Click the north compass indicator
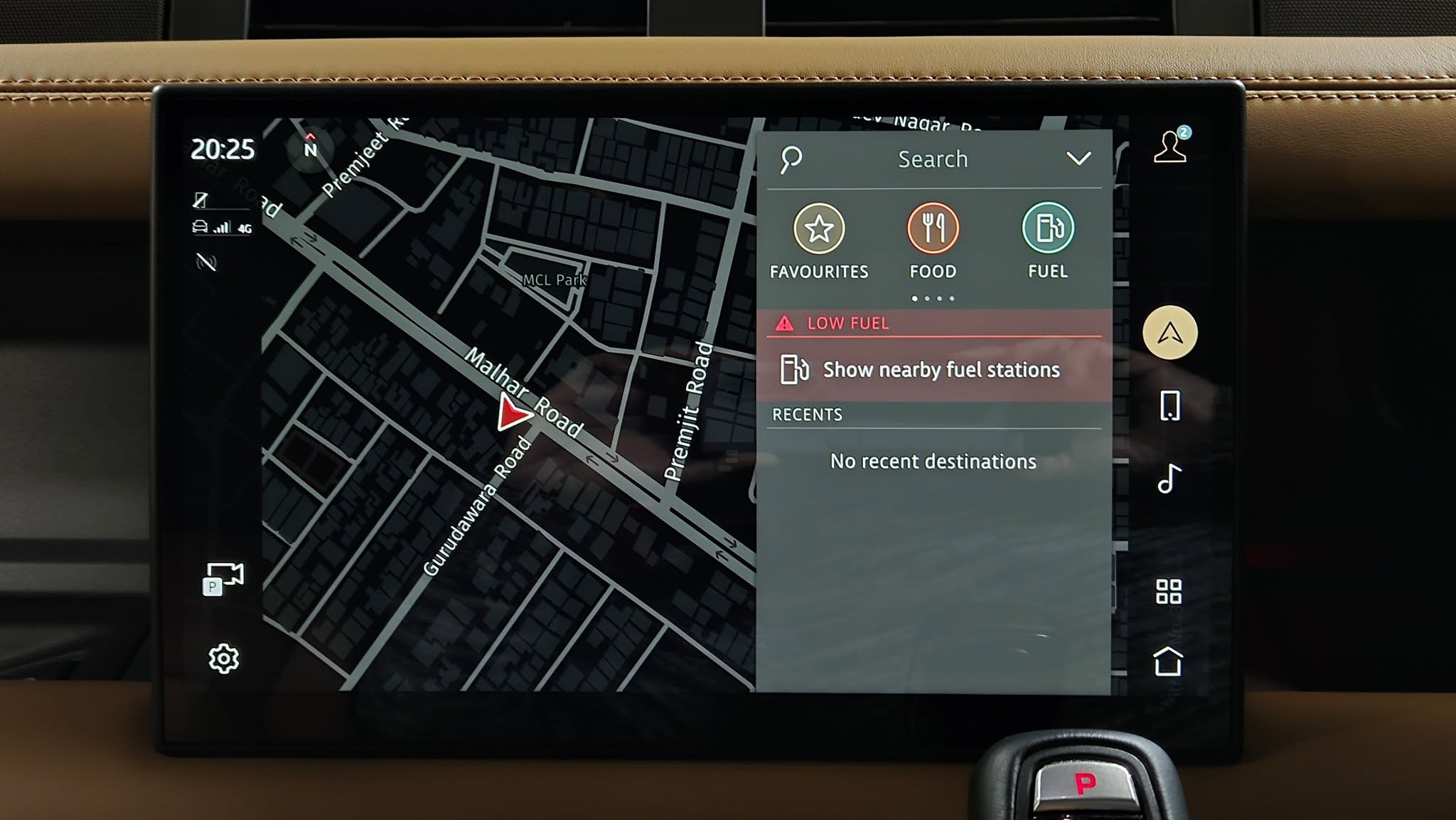The height and width of the screenshot is (820, 1456). point(310,147)
